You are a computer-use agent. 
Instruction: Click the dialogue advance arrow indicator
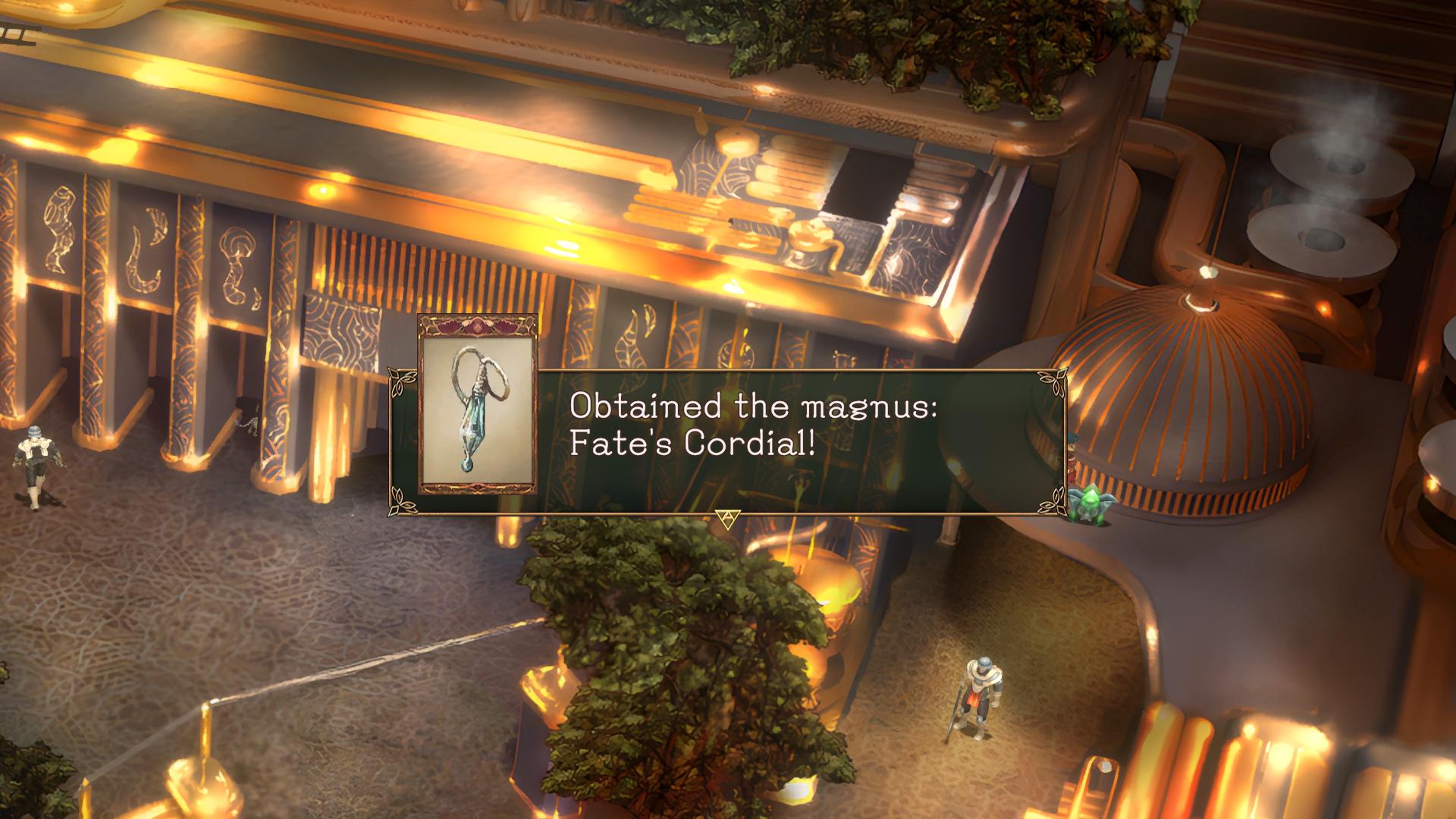coord(726,519)
